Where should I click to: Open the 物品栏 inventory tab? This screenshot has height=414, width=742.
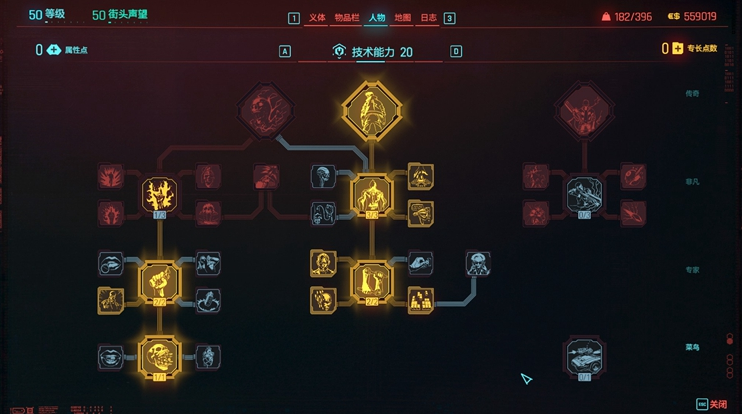coord(346,18)
